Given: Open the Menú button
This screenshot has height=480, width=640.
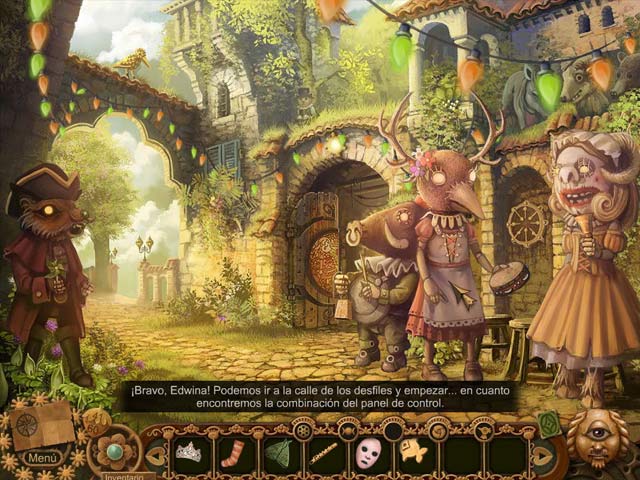Looking at the screenshot, I should 43,458.
